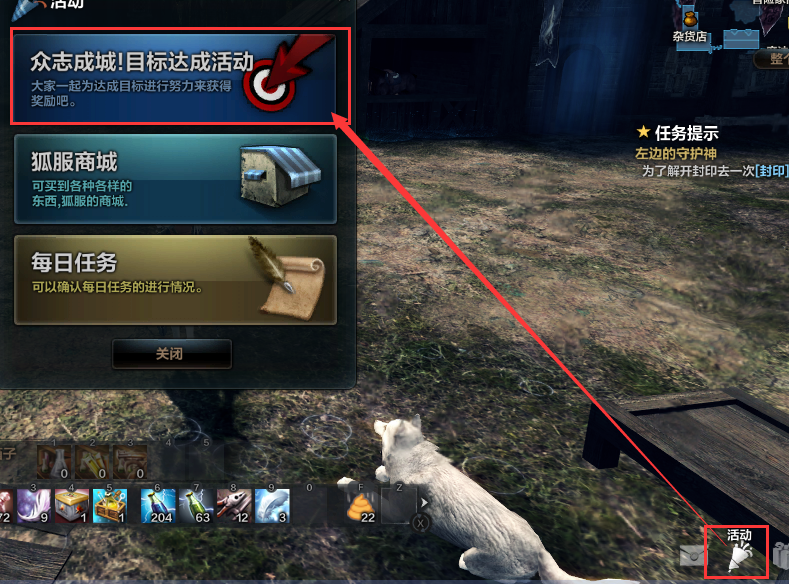Select the hotbar item with 12 count
Screen dimensions: 789x584
(x=236, y=505)
